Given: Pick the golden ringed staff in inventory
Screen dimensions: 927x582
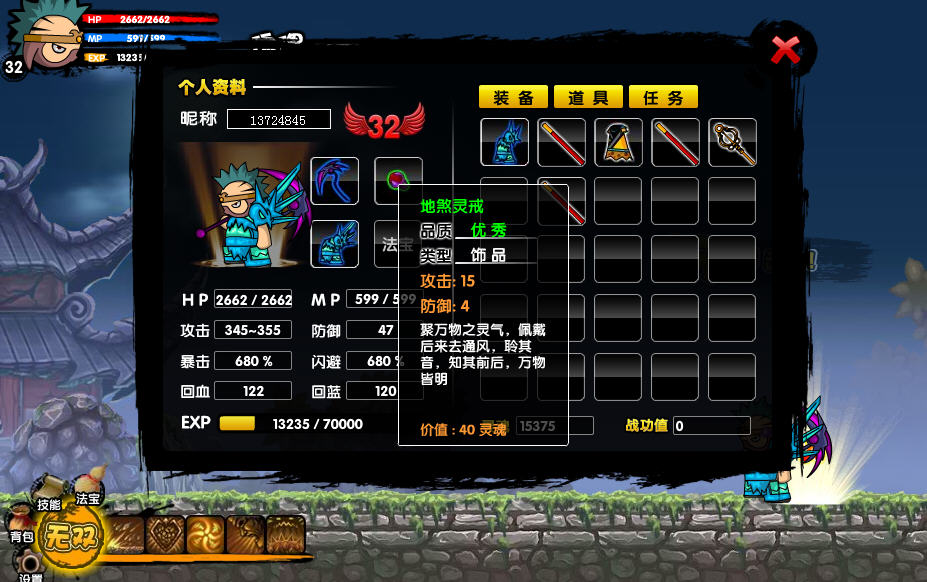Looking at the screenshot, I should coord(732,142).
